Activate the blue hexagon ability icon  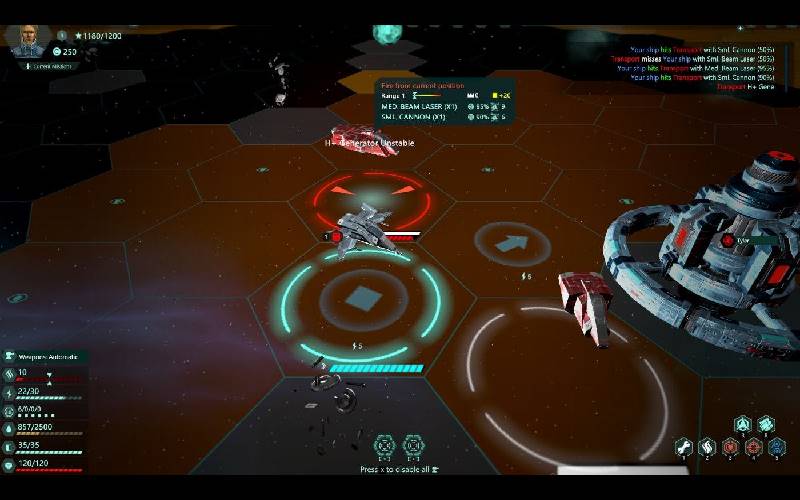[776, 447]
